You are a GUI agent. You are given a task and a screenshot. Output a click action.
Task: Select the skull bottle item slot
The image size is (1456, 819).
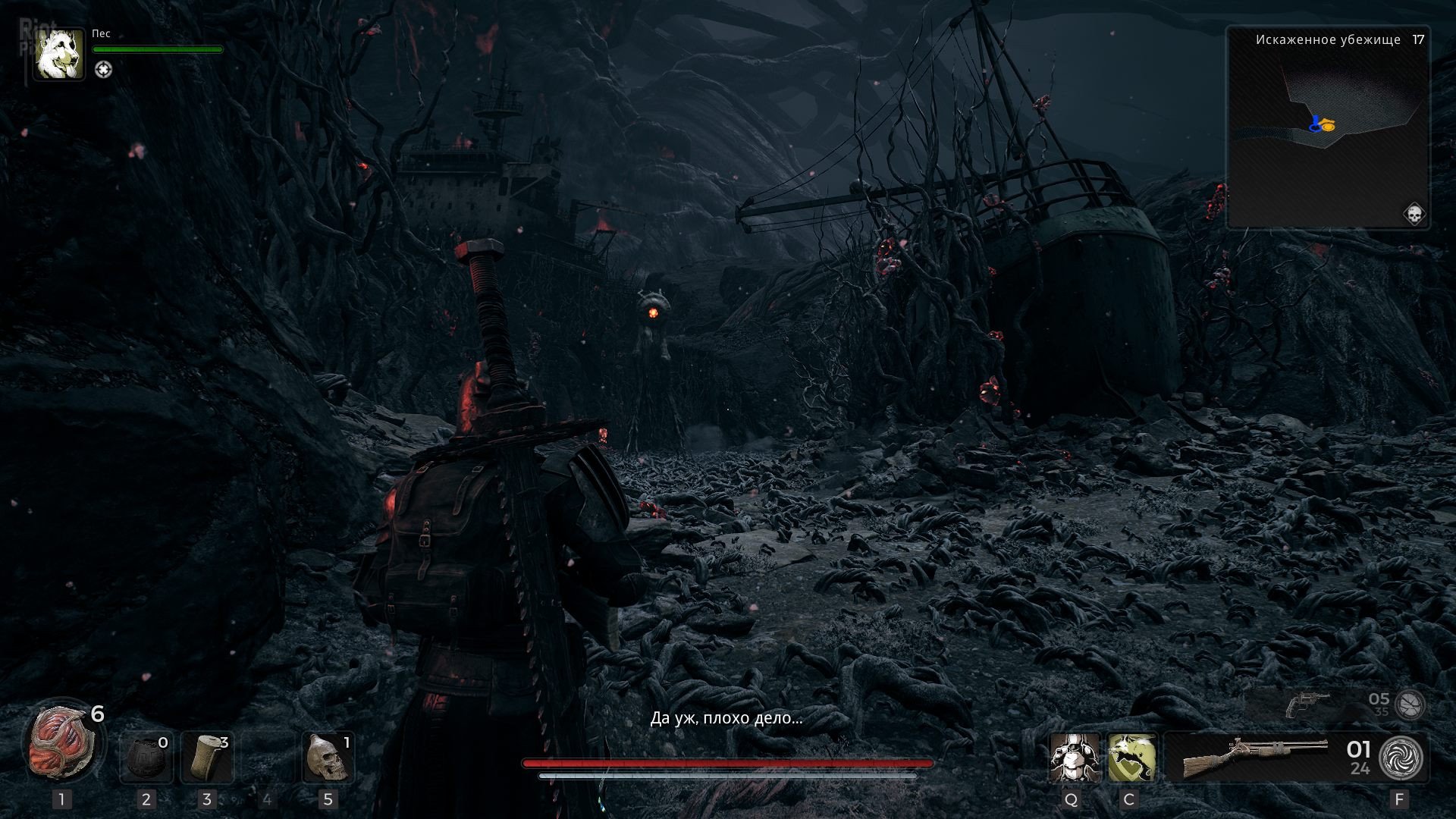(x=328, y=757)
